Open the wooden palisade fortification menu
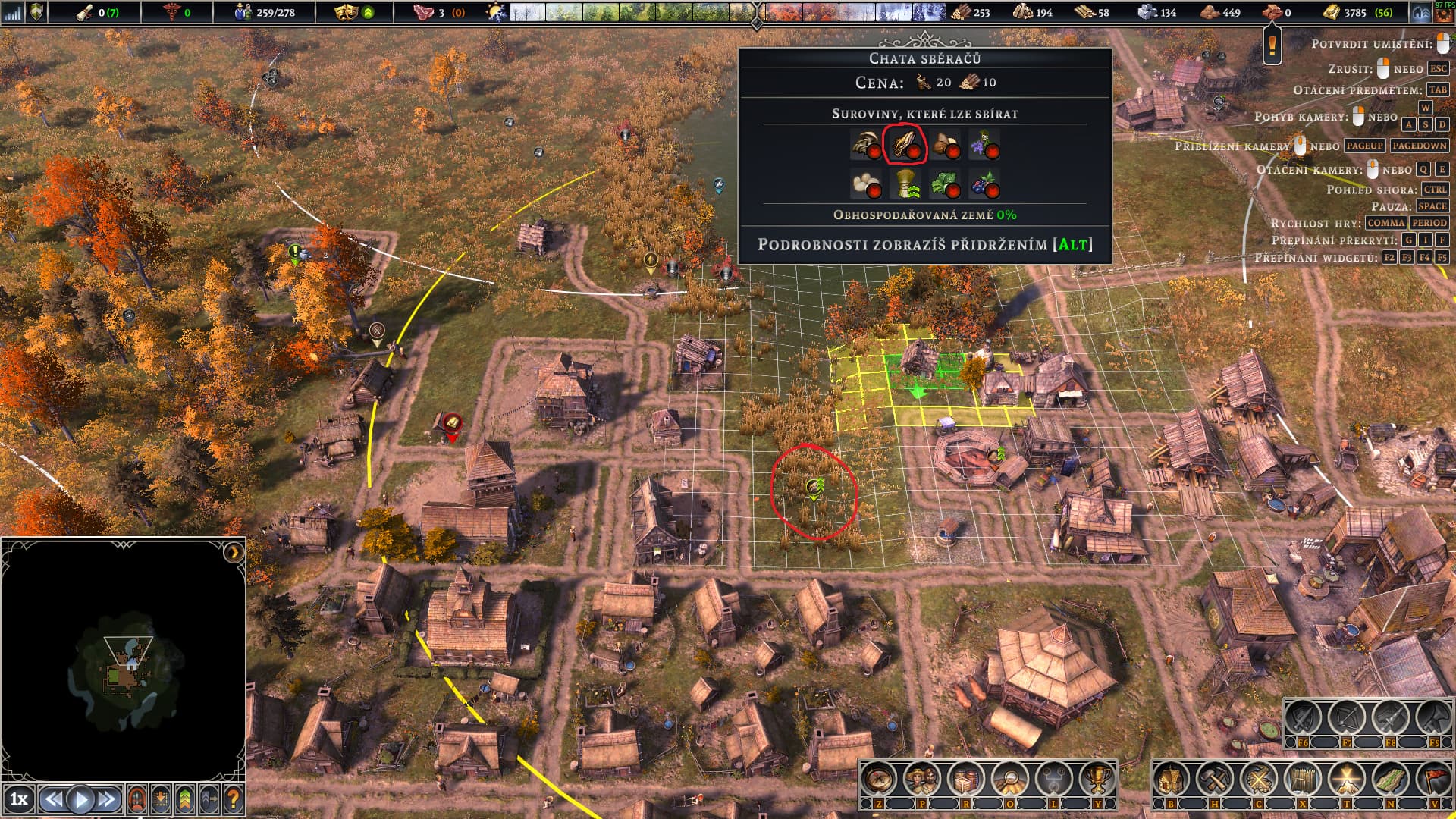 (x=1303, y=779)
